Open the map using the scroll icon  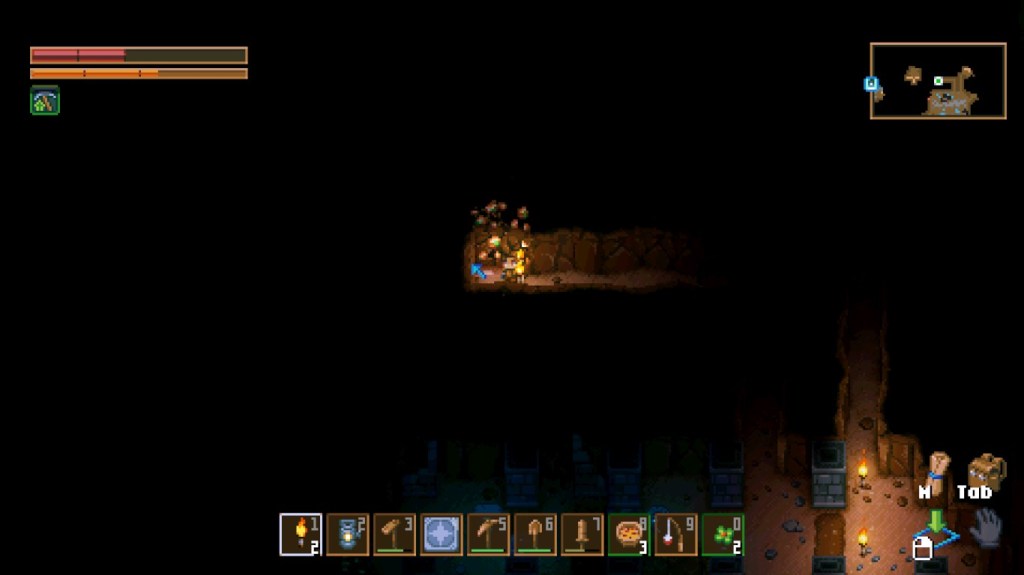[937, 469]
